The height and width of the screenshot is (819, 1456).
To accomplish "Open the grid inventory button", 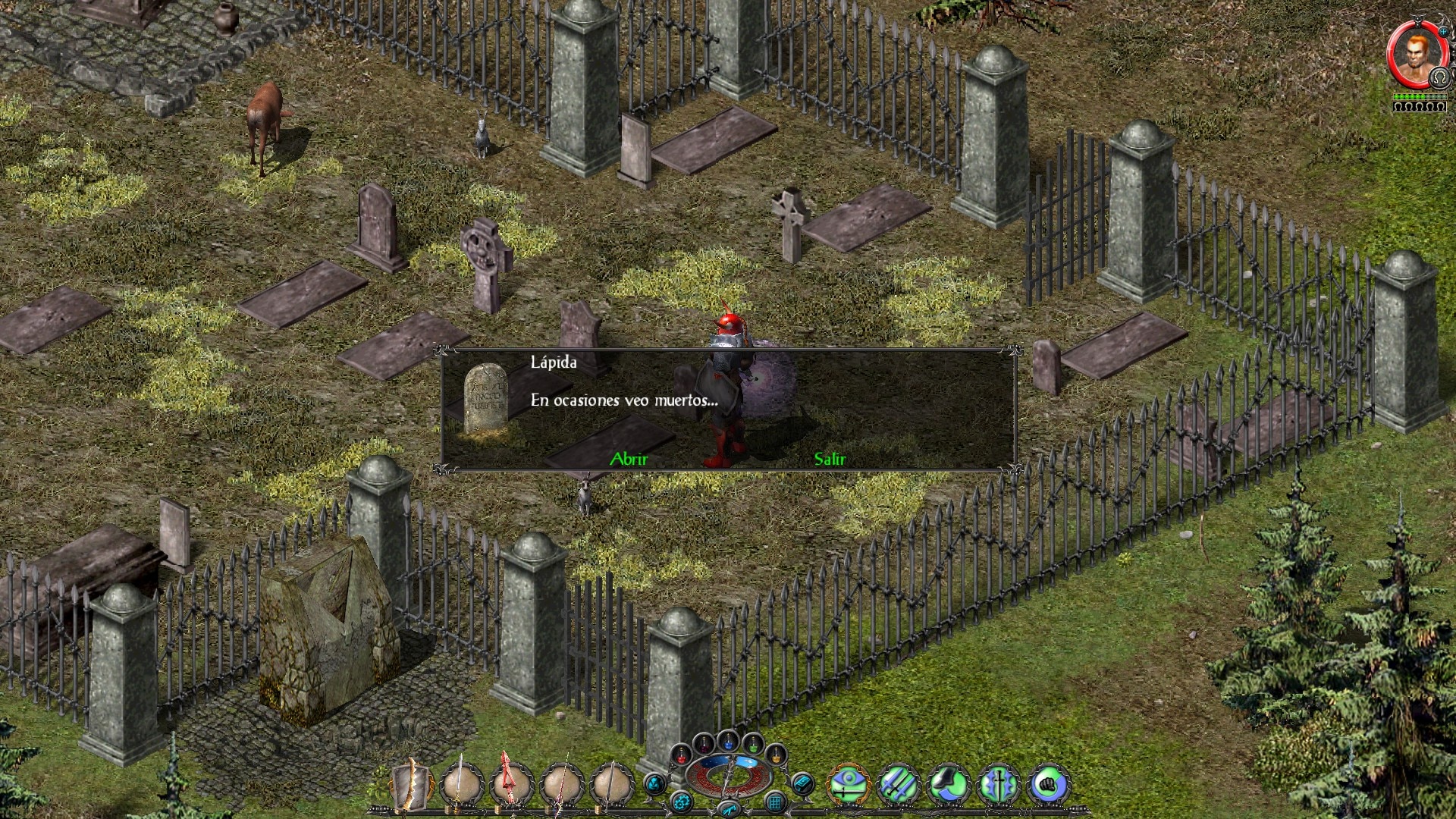I will [775, 801].
